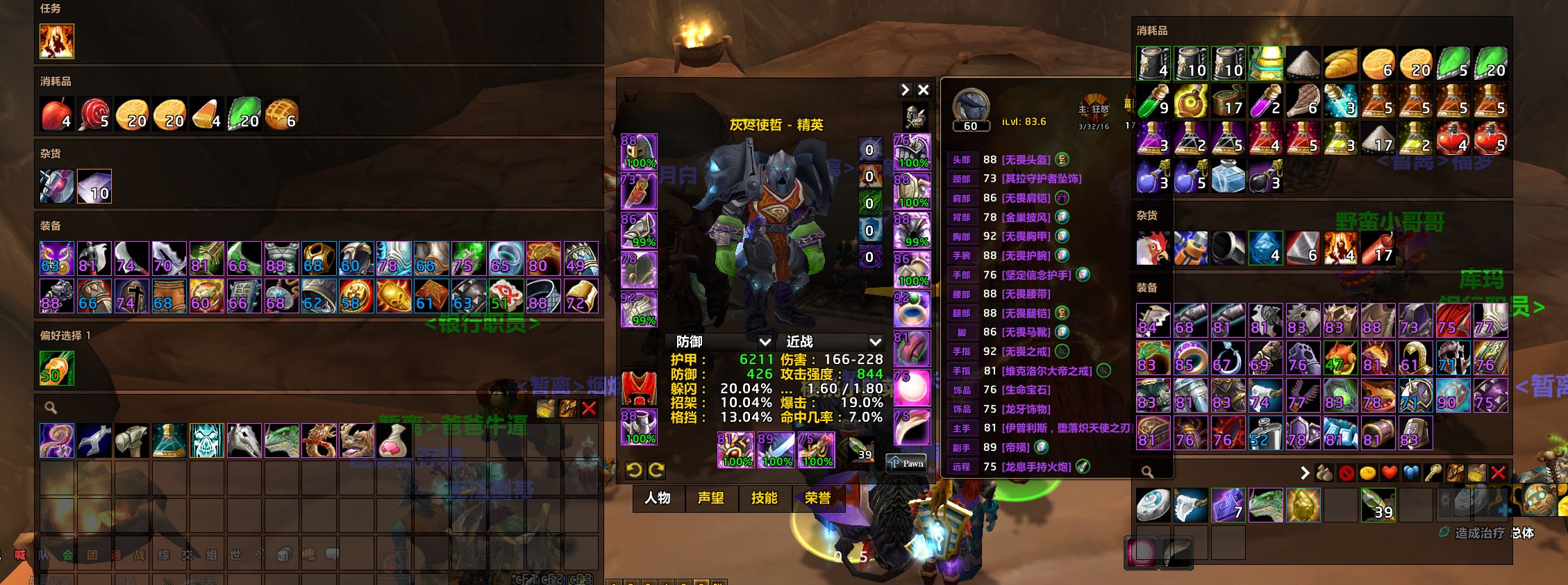
Task: Click the broom sort icon in right bag toolbar
Action: tap(1476, 473)
